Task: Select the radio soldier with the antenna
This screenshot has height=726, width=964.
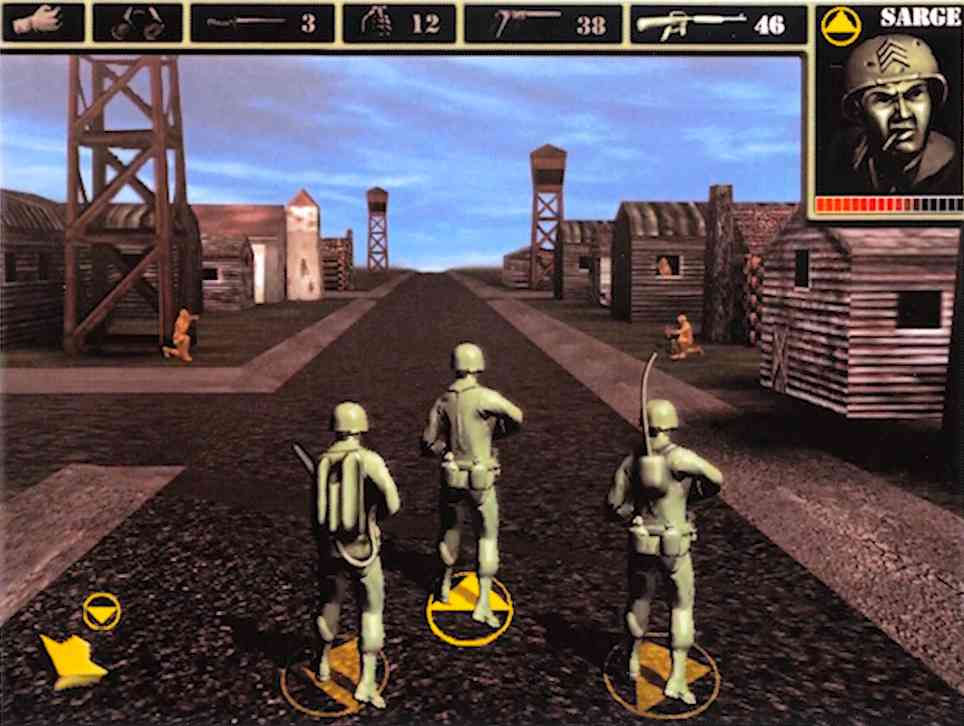Action: tap(662, 530)
